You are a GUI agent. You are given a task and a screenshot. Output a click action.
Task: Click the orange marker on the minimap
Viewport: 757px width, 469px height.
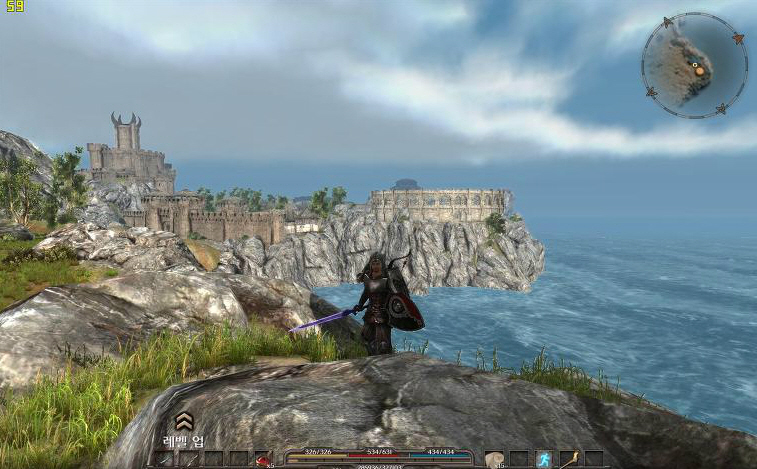pos(700,71)
